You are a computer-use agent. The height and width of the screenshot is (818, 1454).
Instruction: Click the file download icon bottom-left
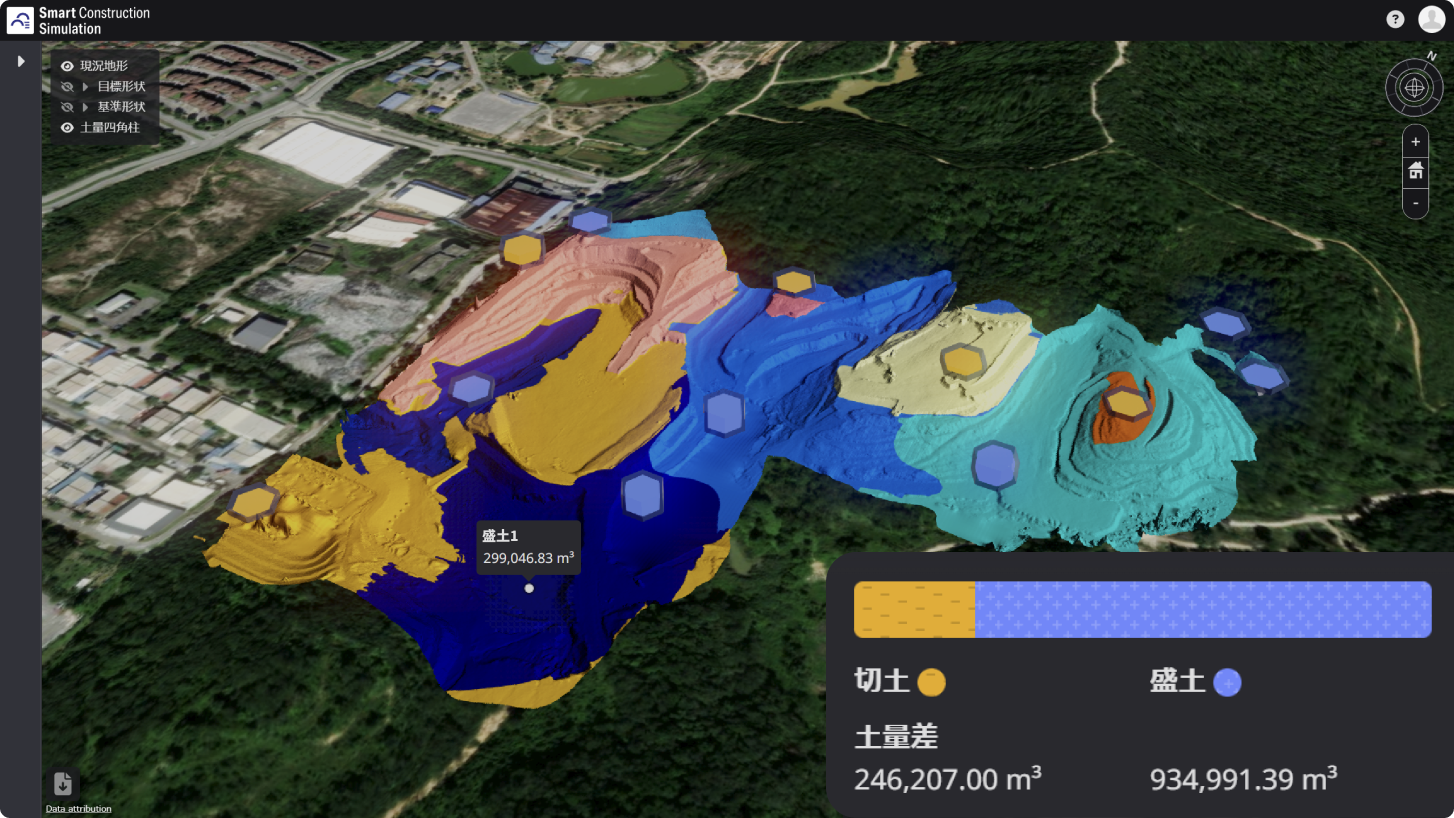point(63,784)
